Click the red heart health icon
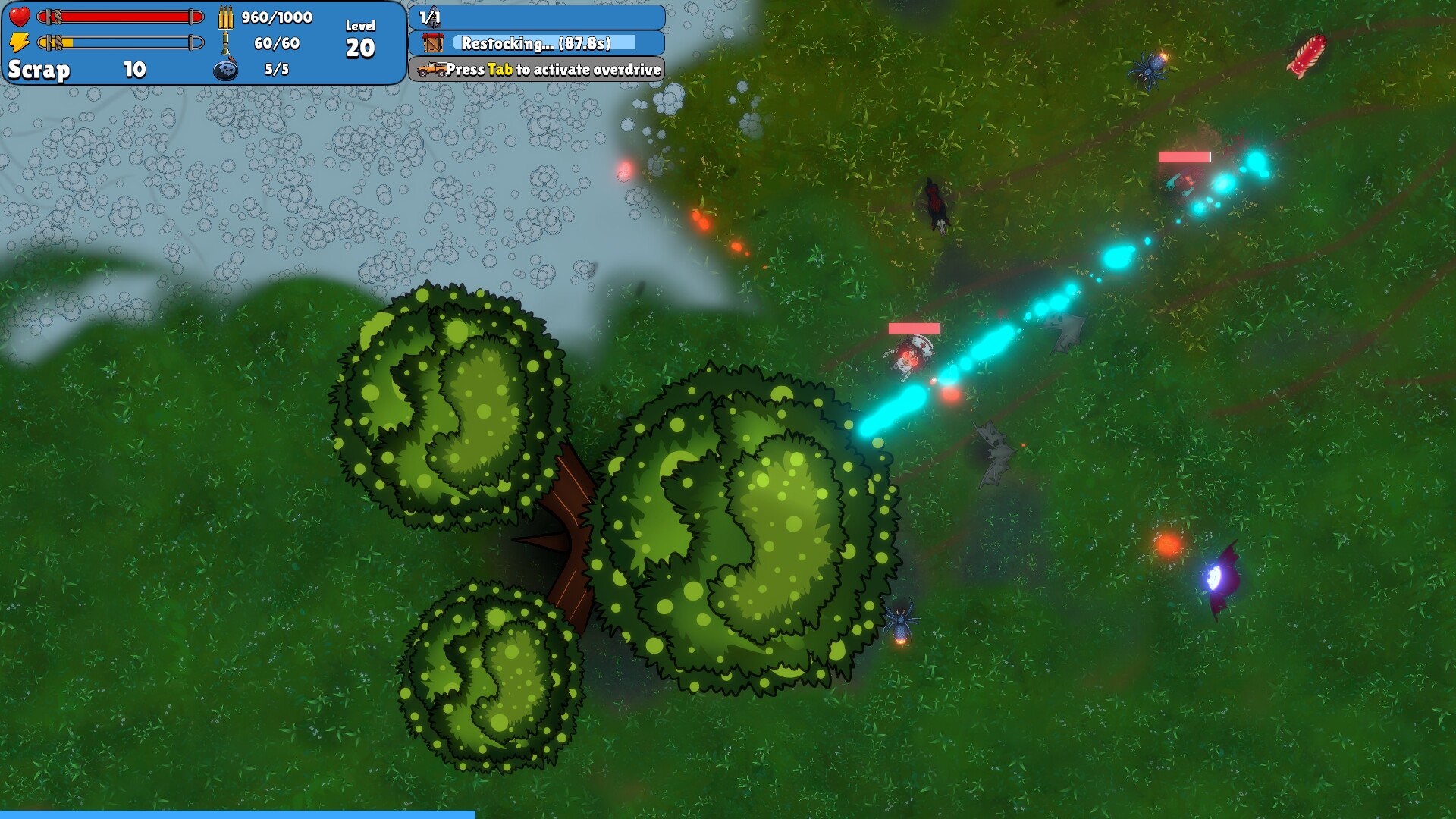 click(x=20, y=15)
